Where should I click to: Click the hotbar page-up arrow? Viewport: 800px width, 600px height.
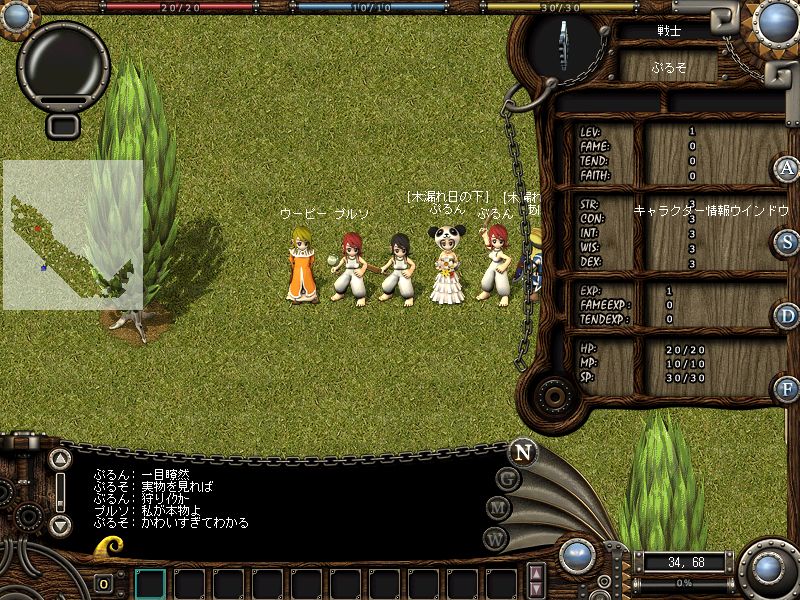[x=536, y=573]
